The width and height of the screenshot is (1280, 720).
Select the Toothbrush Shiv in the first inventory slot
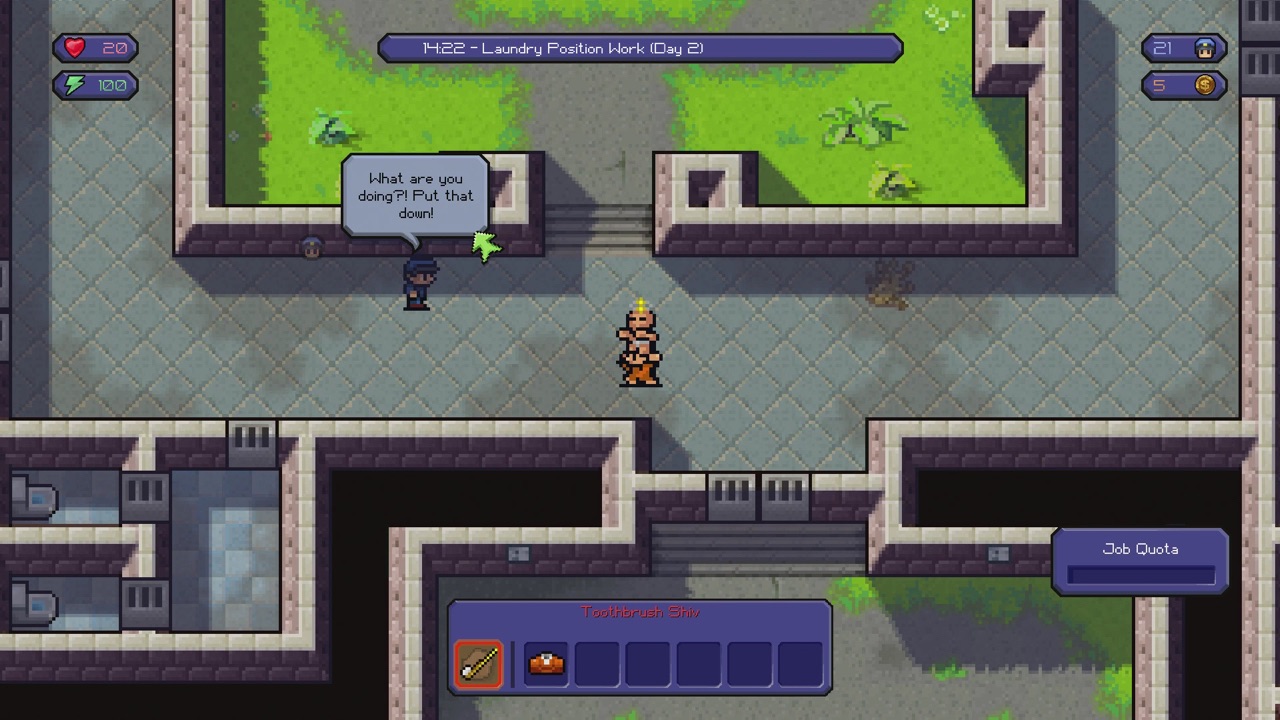tap(478, 663)
